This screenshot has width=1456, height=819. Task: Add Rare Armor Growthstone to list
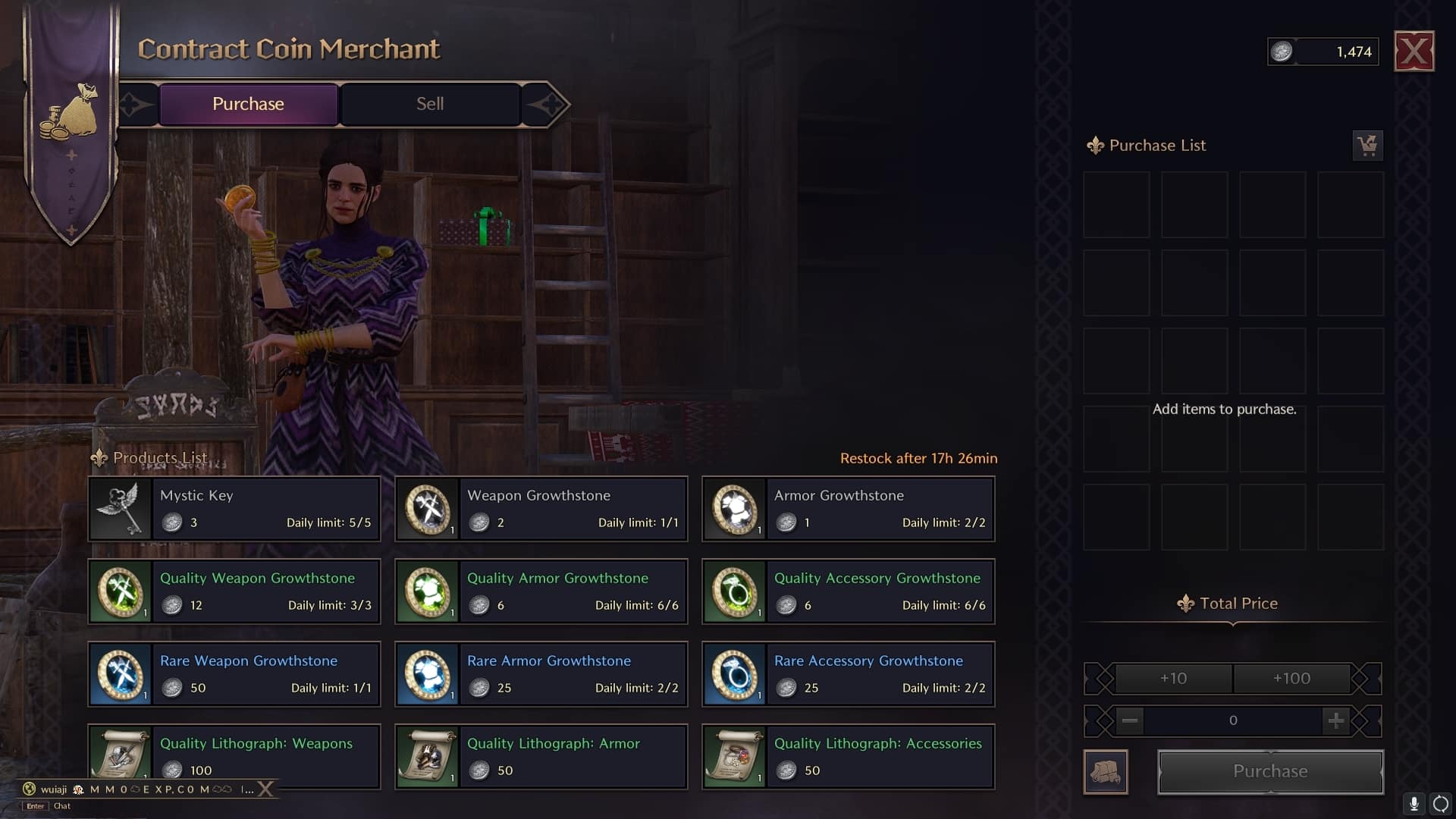click(x=541, y=674)
